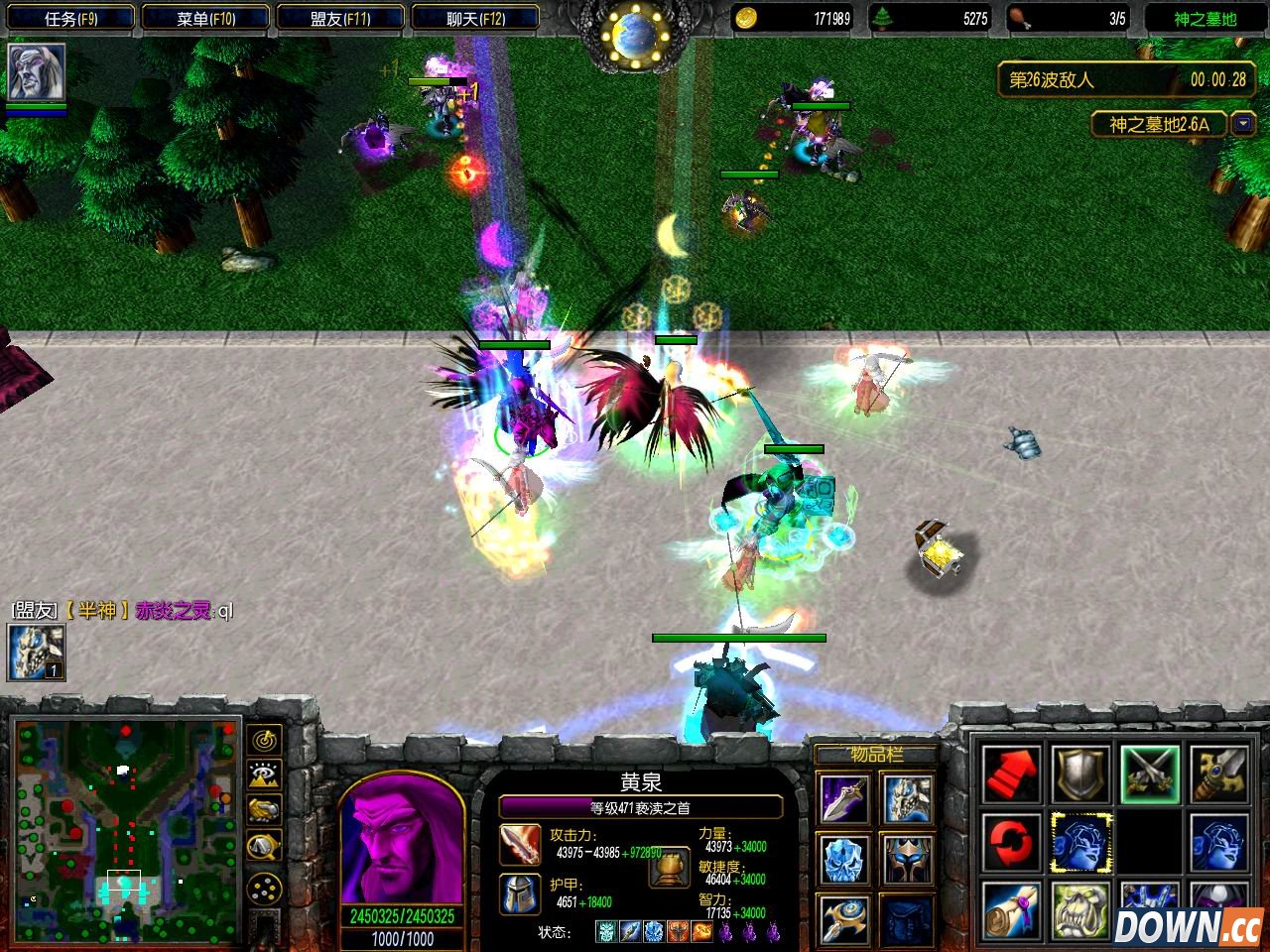The image size is (1270, 952).
Task: Select the ice blue skull item
Action: (844, 859)
